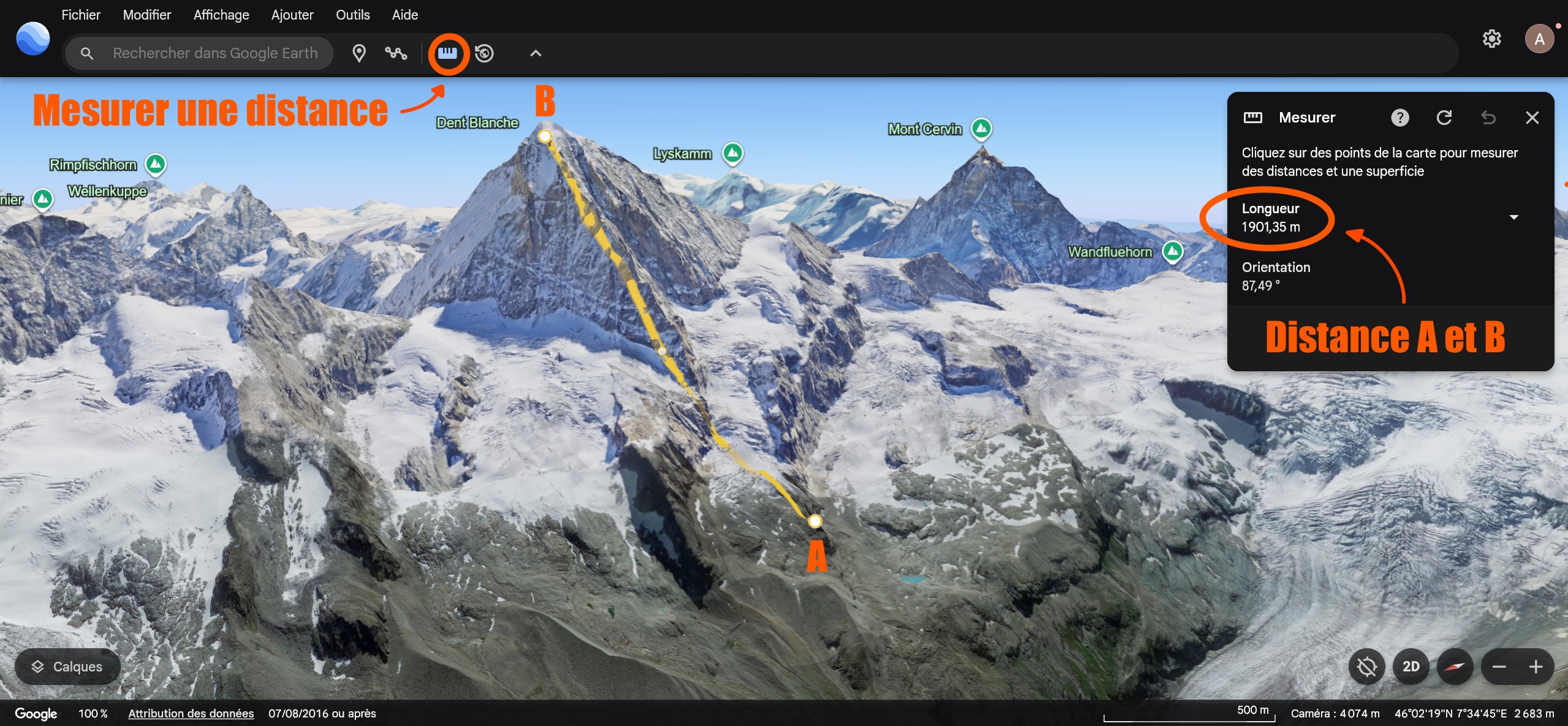Open the historical imagery tool
Image resolution: width=1568 pixels, height=726 pixels.
click(484, 53)
